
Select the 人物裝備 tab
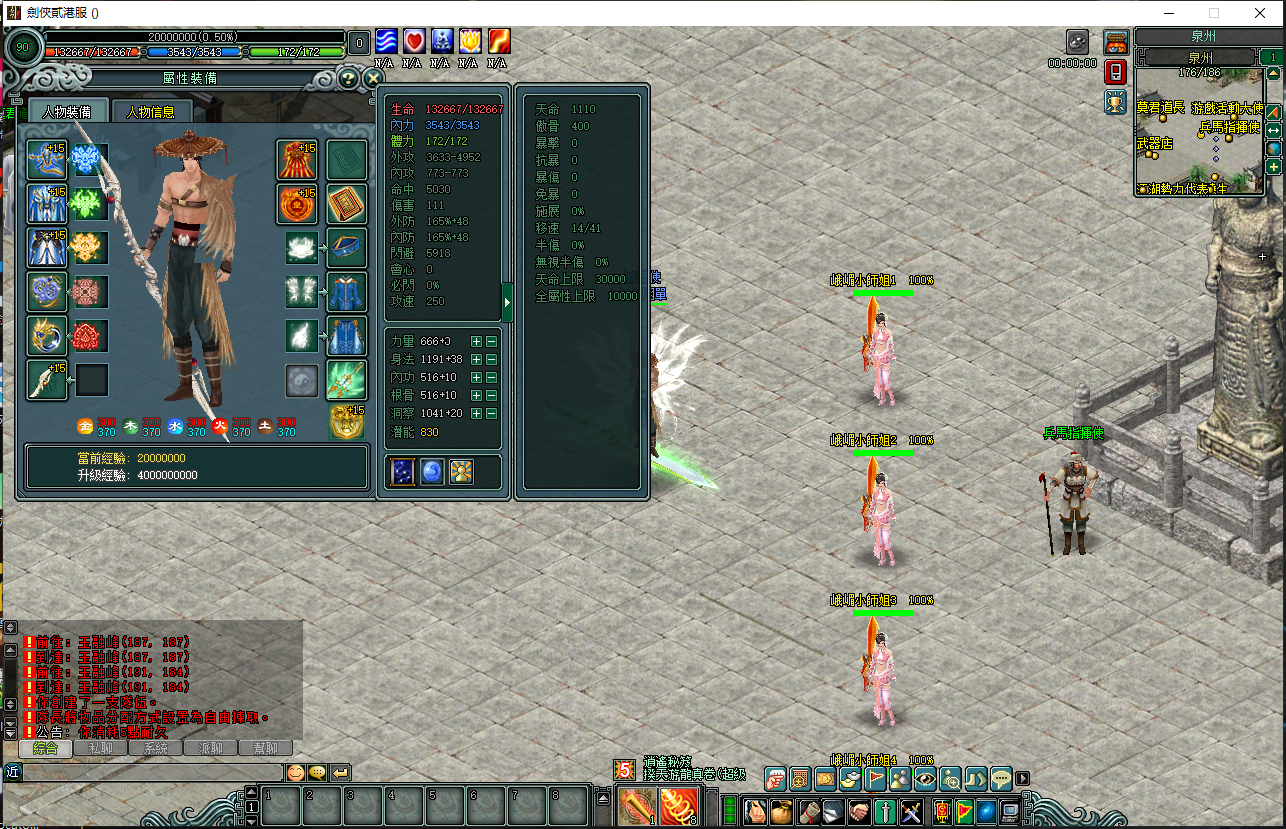[x=67, y=112]
